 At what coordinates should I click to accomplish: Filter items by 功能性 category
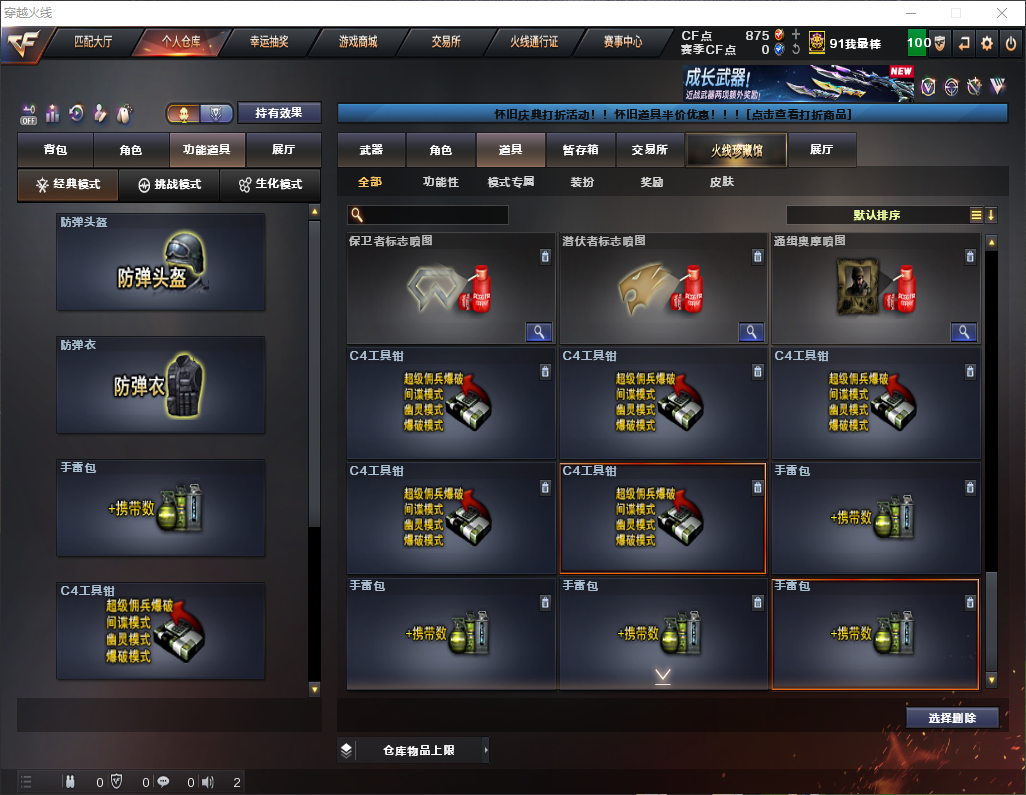tap(440, 182)
